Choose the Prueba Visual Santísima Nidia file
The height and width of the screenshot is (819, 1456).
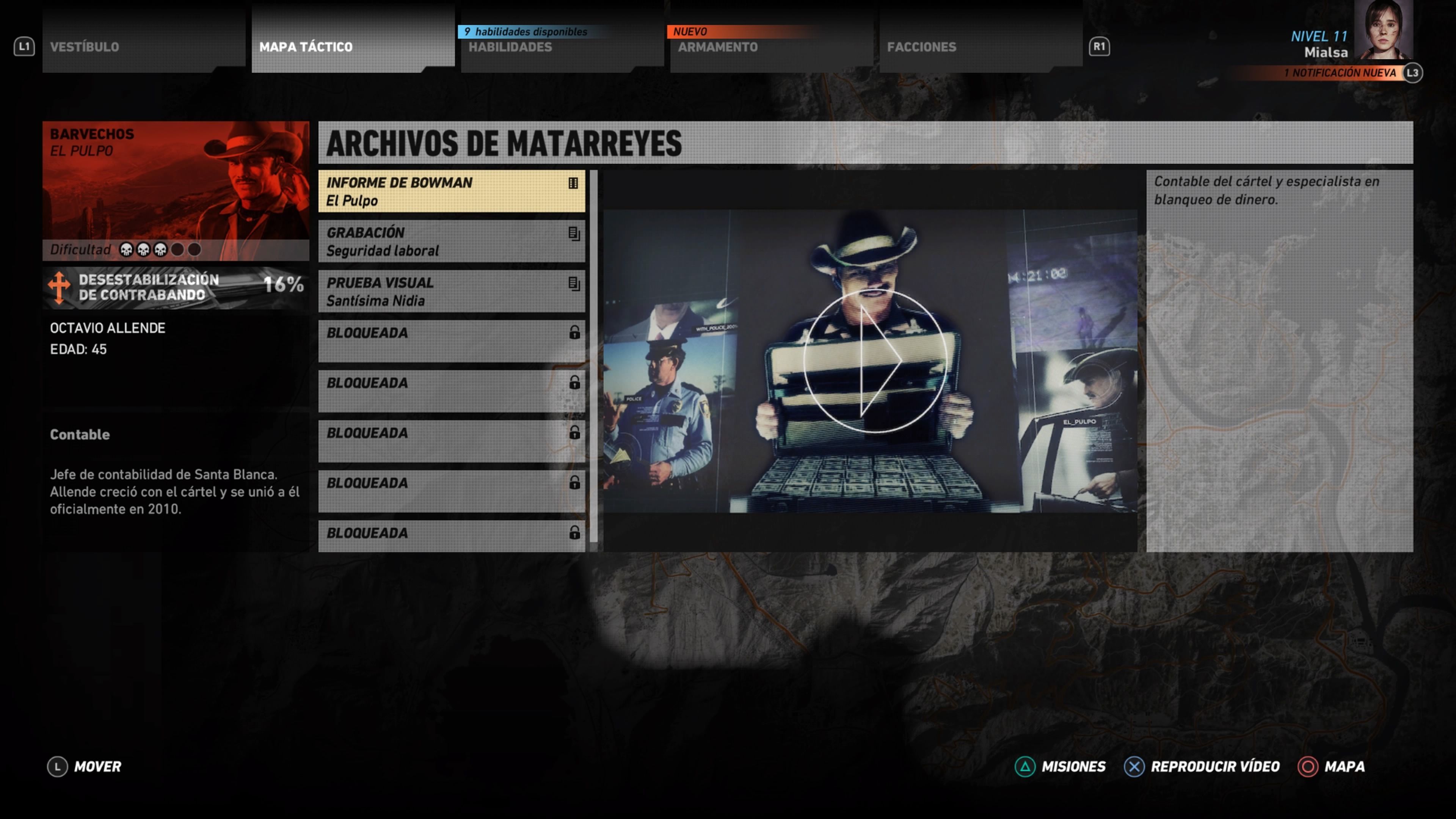pyautogui.click(x=451, y=291)
